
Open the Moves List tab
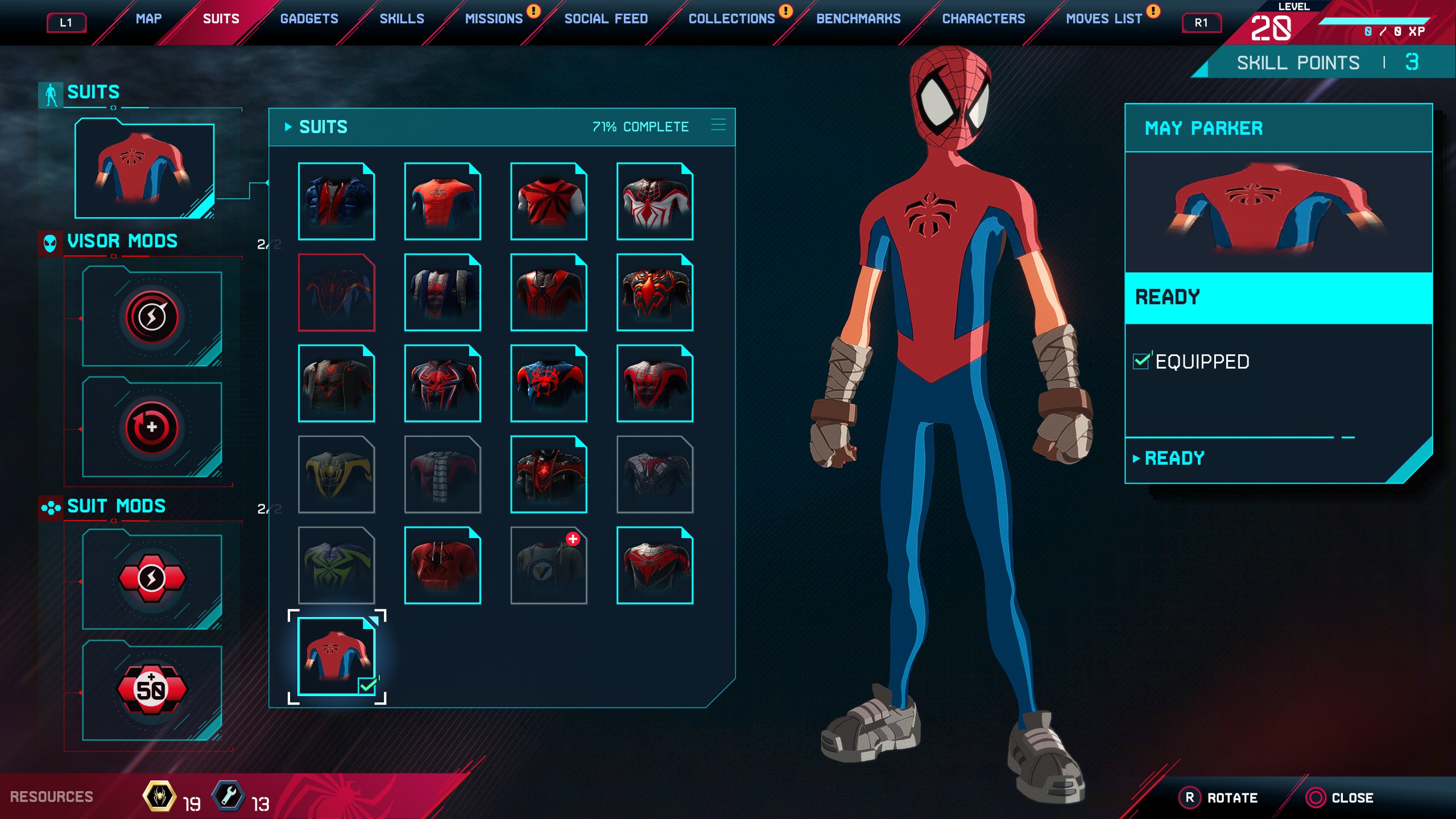[1103, 19]
